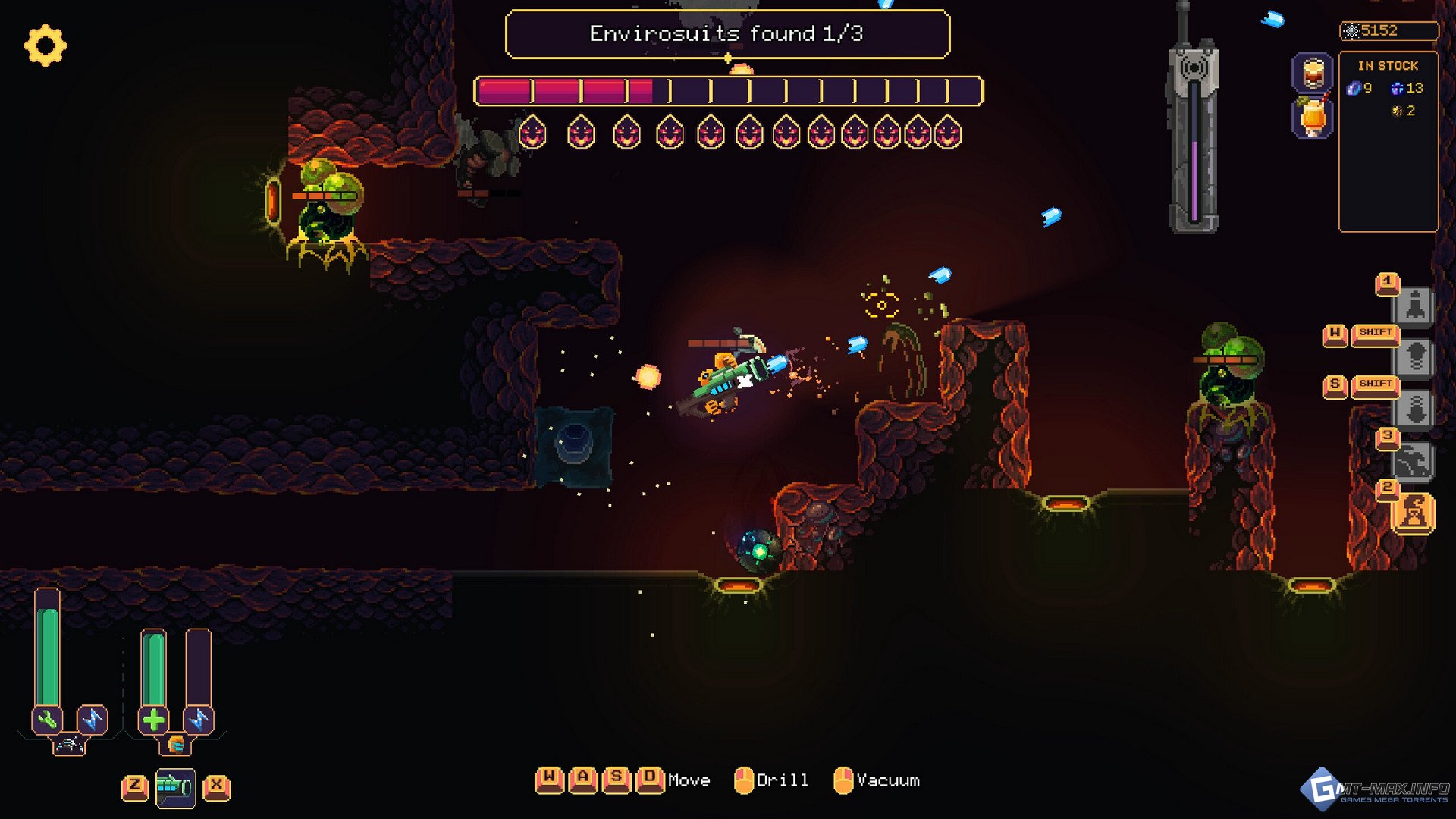Activate the grey wave ability icon

1415,461
